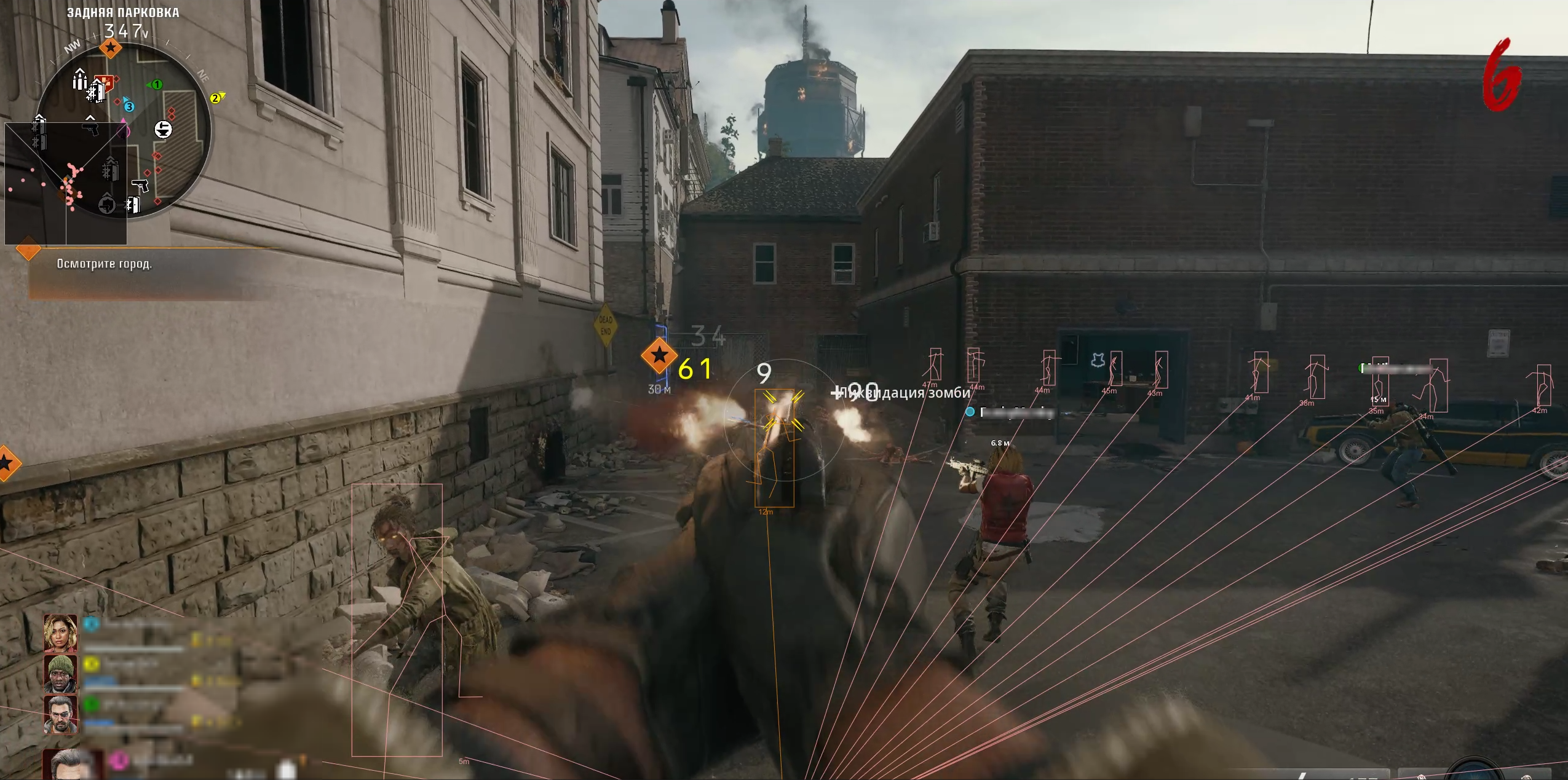Select the anvil marker on the minimap
Viewport: 1568px width, 780px height.
click(x=163, y=129)
